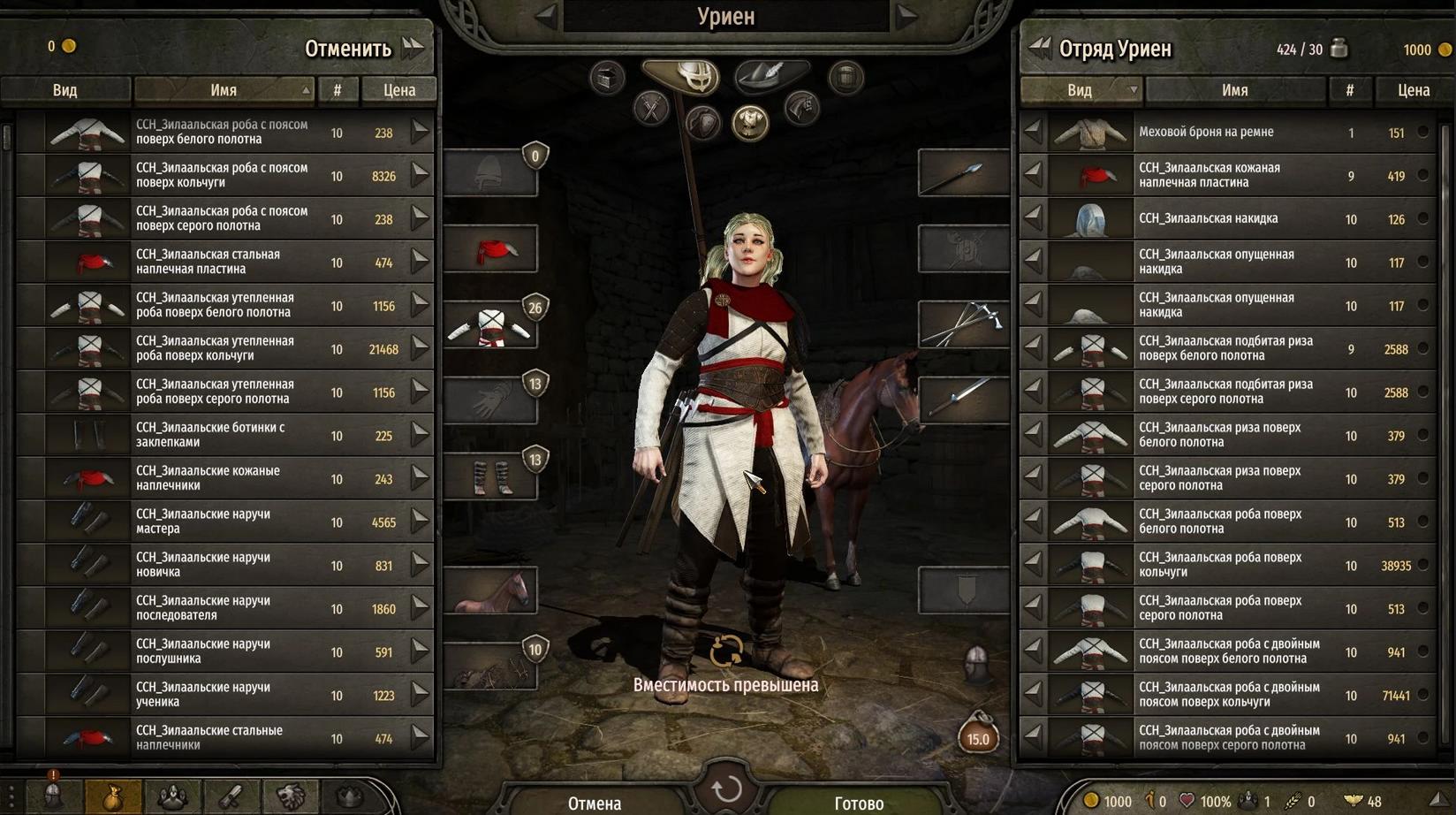Viewport: 1456px width, 815px height.
Task: Sort left list by Имя column
Action: pos(224,89)
